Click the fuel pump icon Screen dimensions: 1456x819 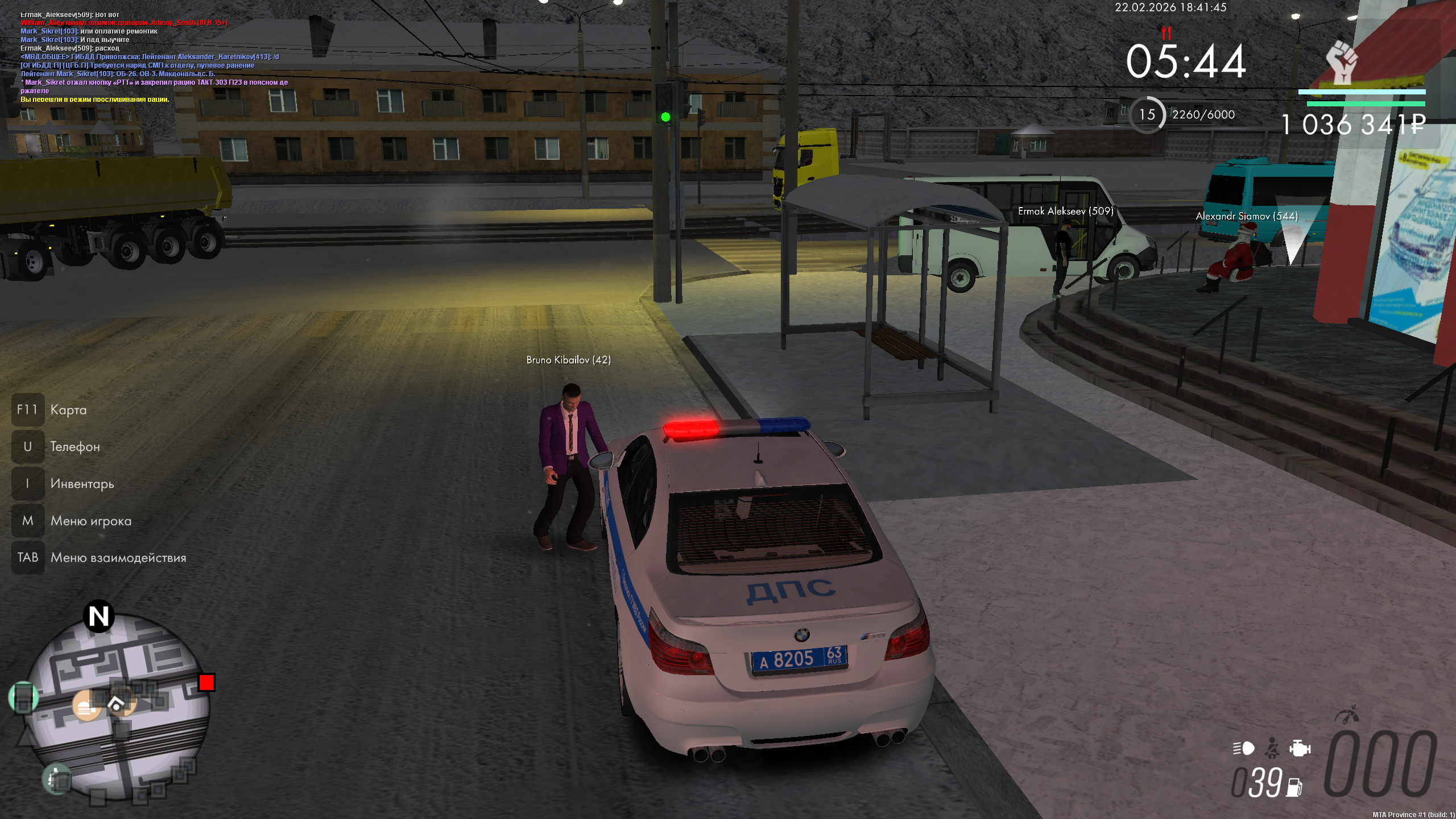[x=1294, y=787]
